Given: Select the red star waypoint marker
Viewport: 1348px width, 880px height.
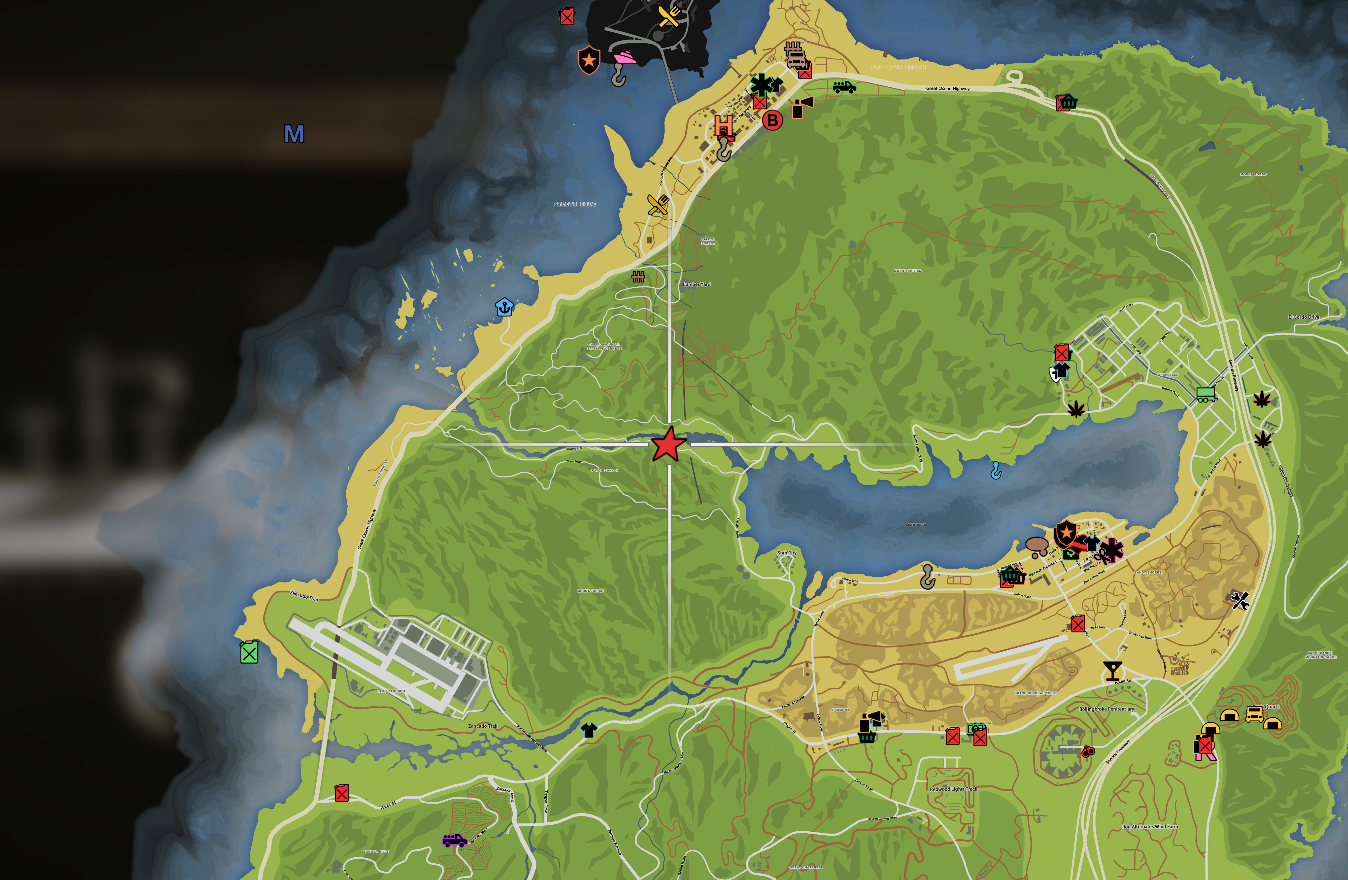Looking at the screenshot, I should 668,445.
